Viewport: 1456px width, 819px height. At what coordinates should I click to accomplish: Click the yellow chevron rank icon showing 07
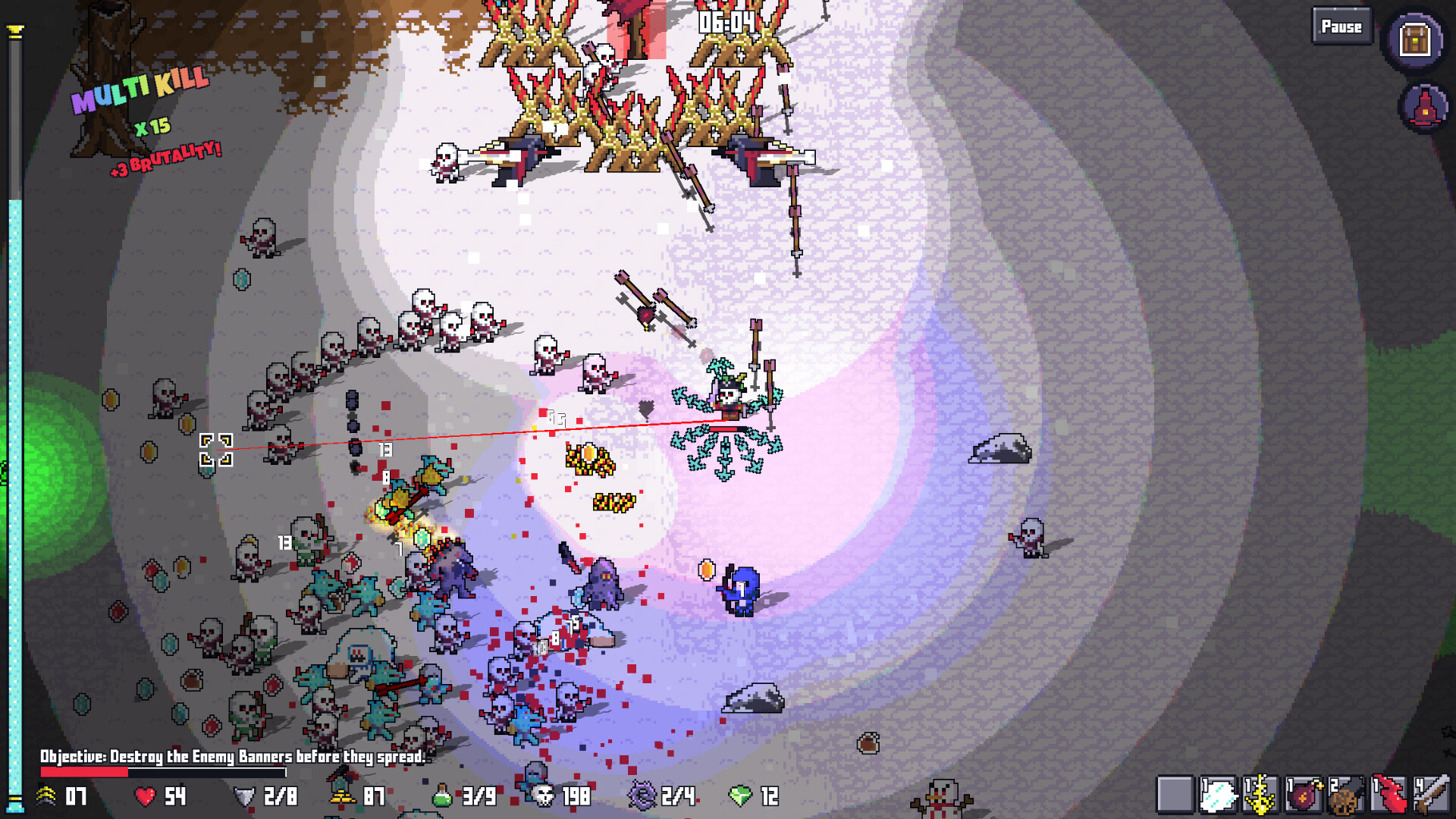click(47, 797)
